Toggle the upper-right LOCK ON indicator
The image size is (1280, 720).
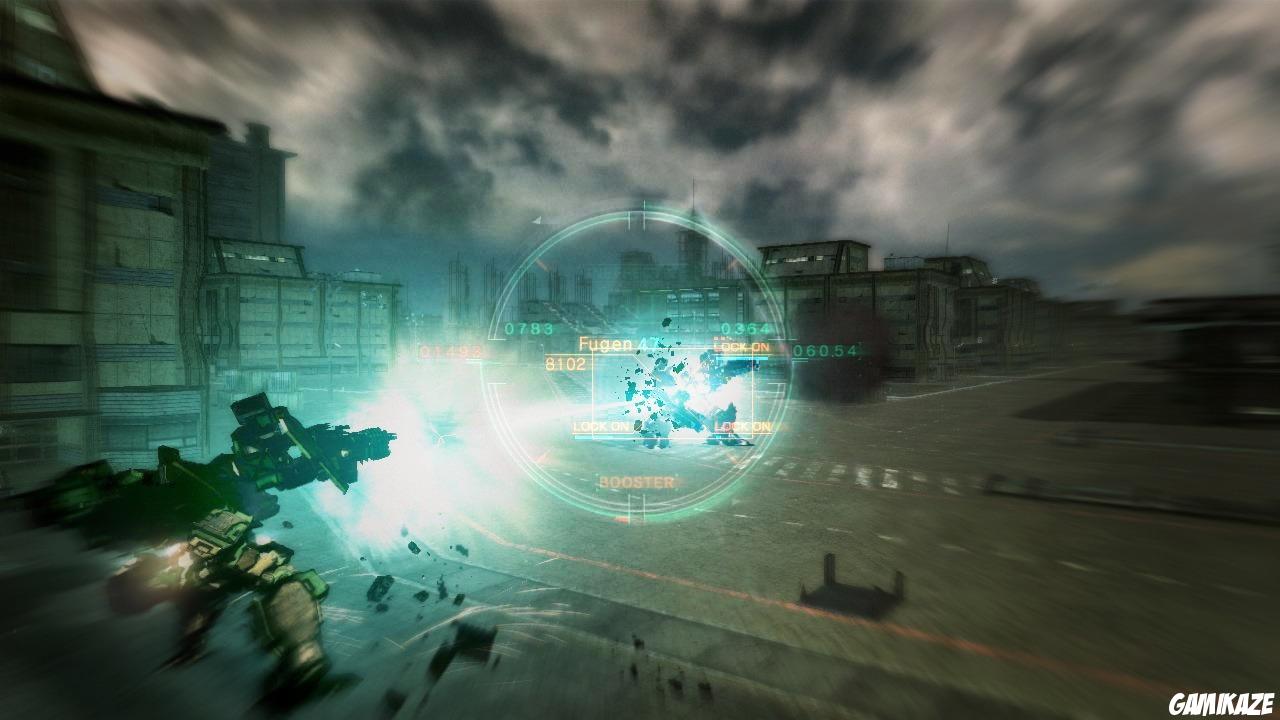tap(740, 344)
